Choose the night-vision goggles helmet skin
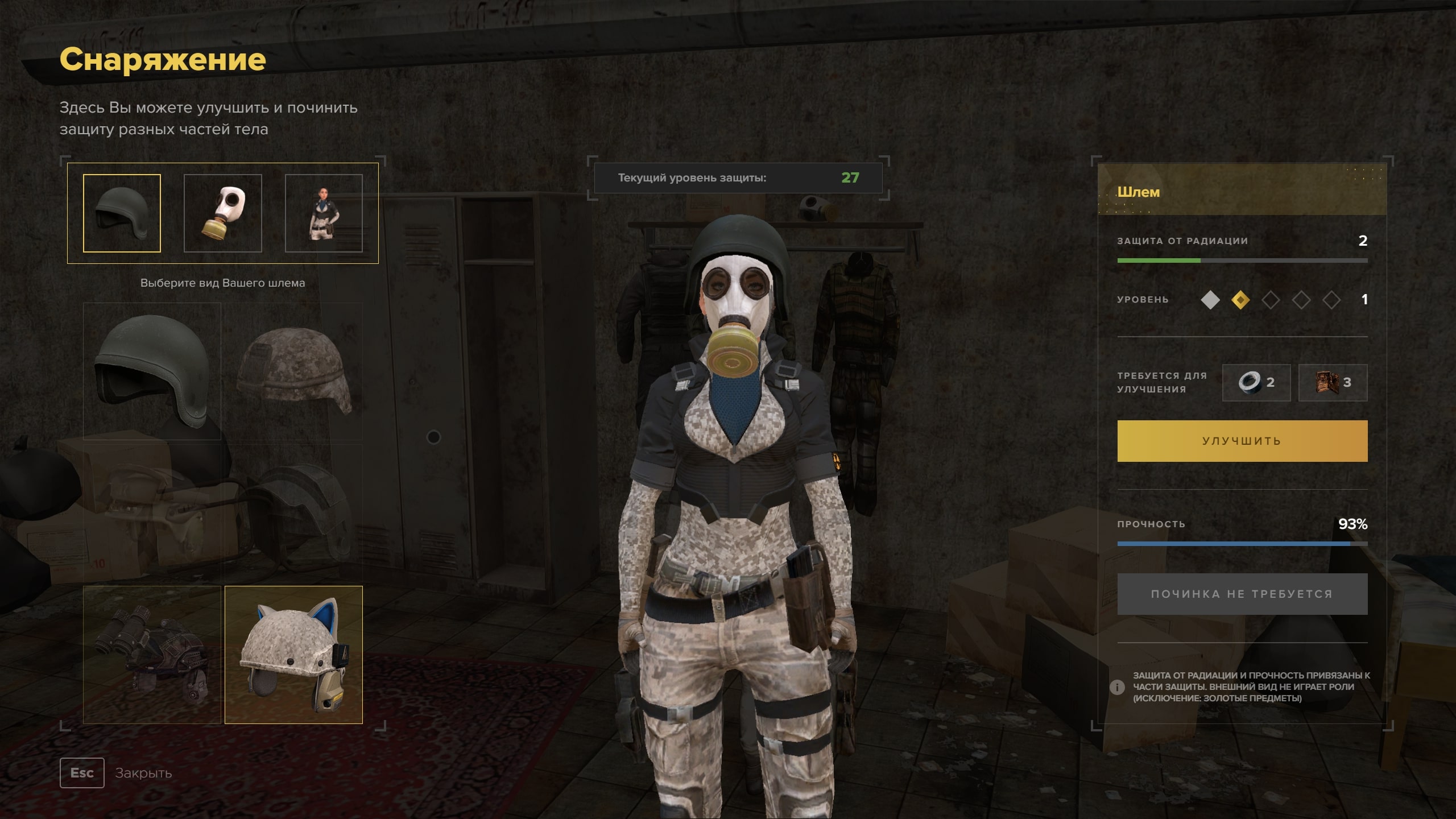 tap(152, 655)
